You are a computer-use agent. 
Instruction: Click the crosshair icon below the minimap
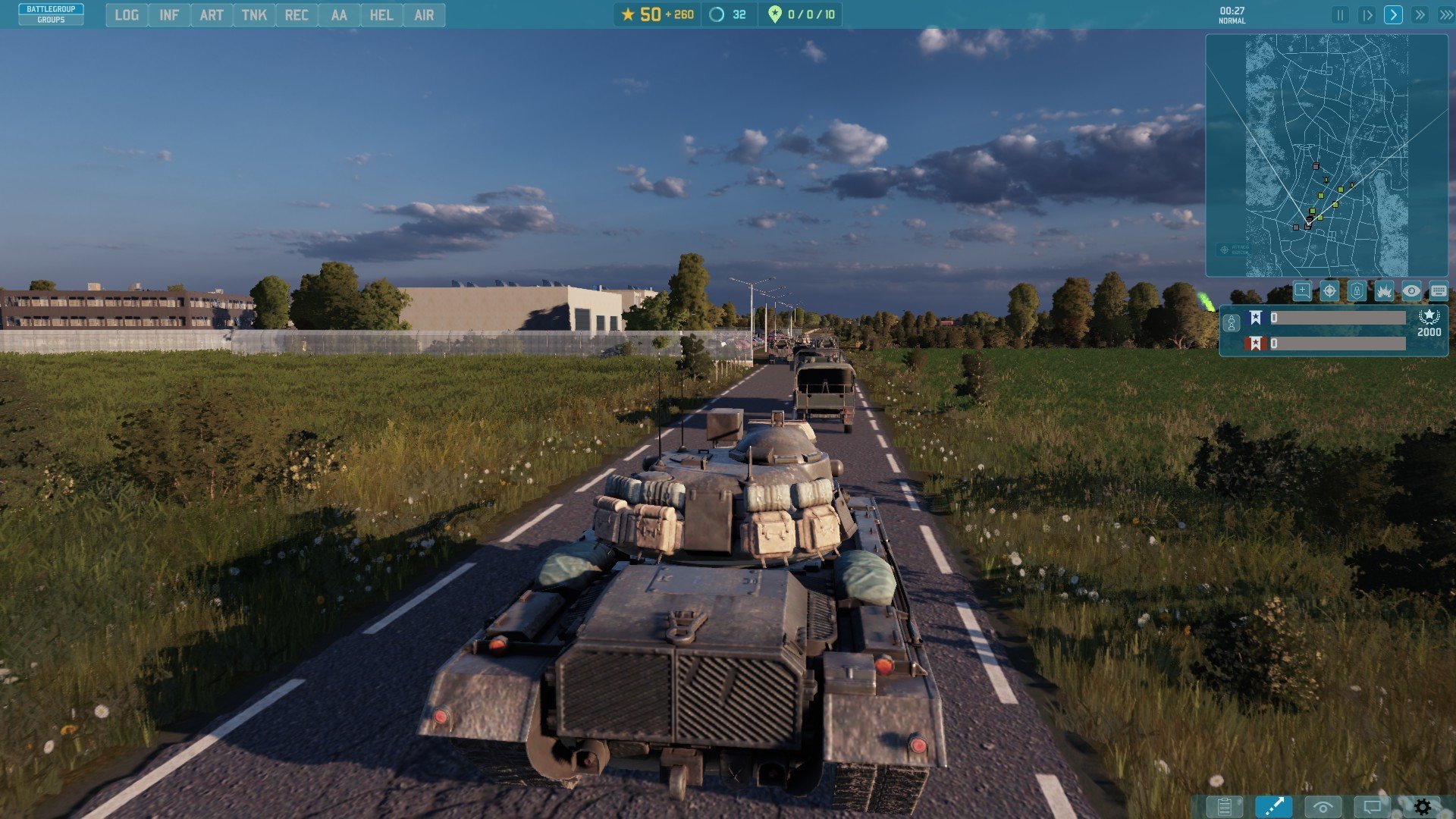(x=1329, y=291)
